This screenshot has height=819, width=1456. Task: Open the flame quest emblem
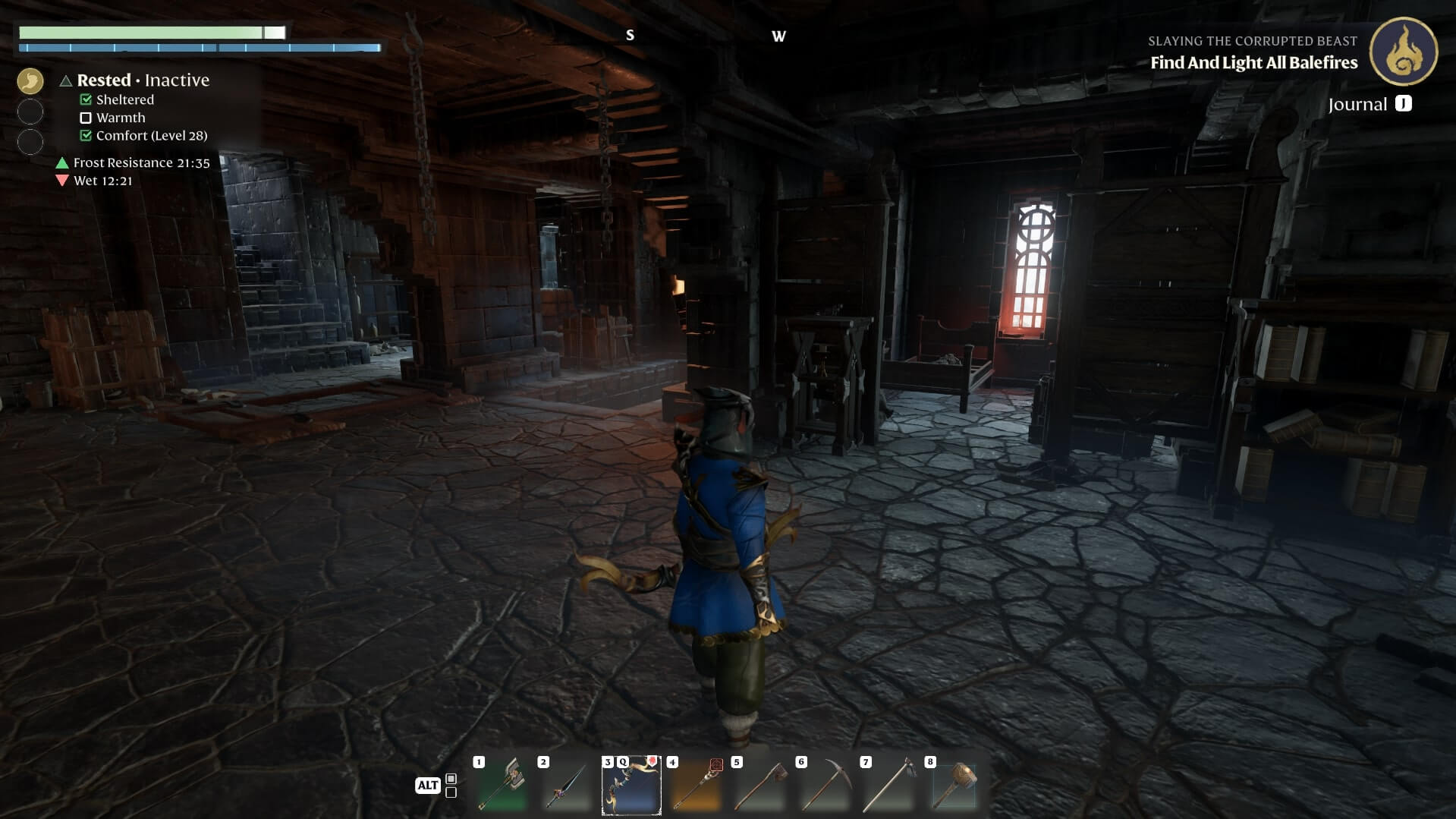[1403, 52]
